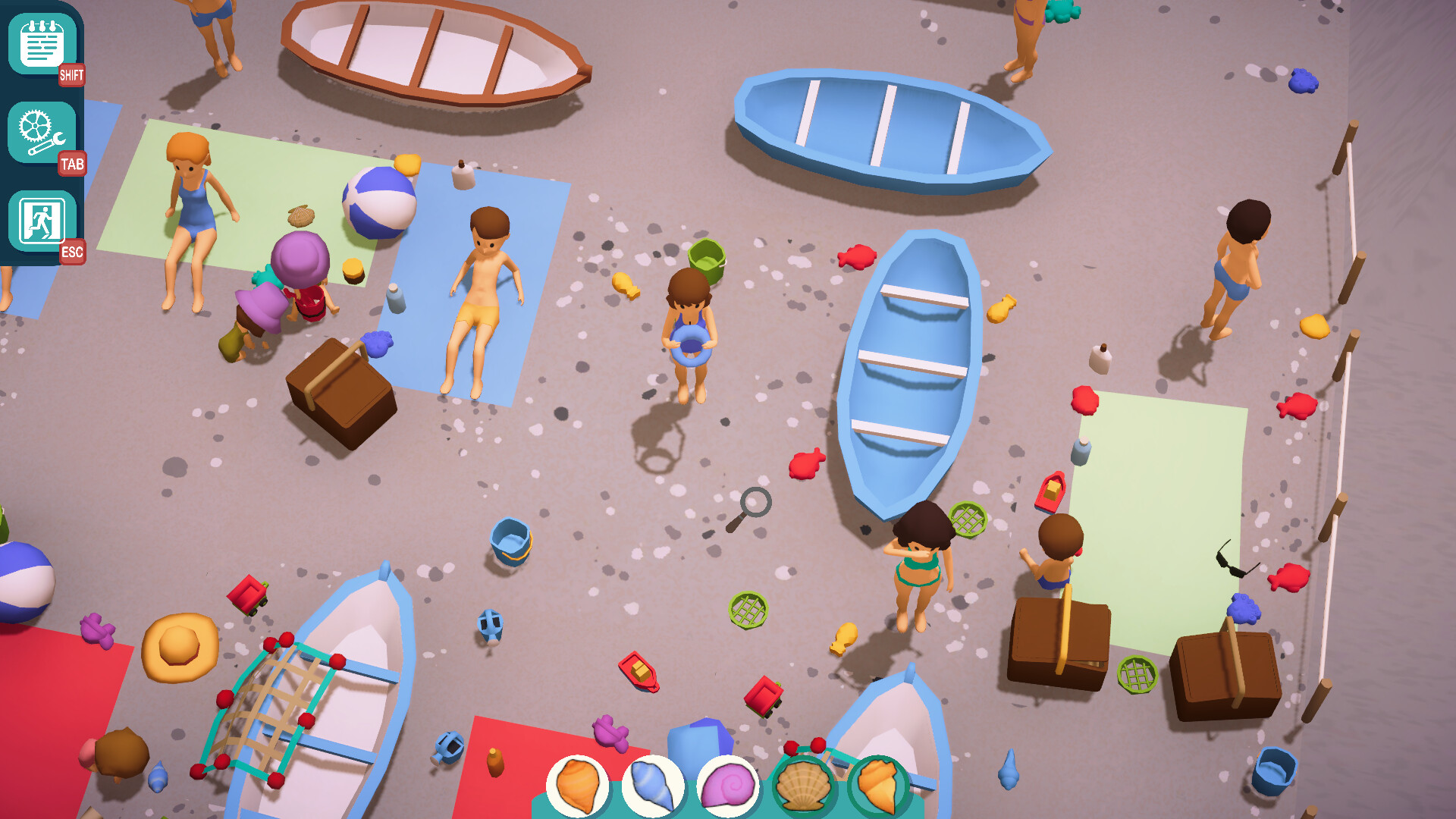The height and width of the screenshot is (819, 1456).
Task: Open the notepad checklist button
Action: click(42, 45)
